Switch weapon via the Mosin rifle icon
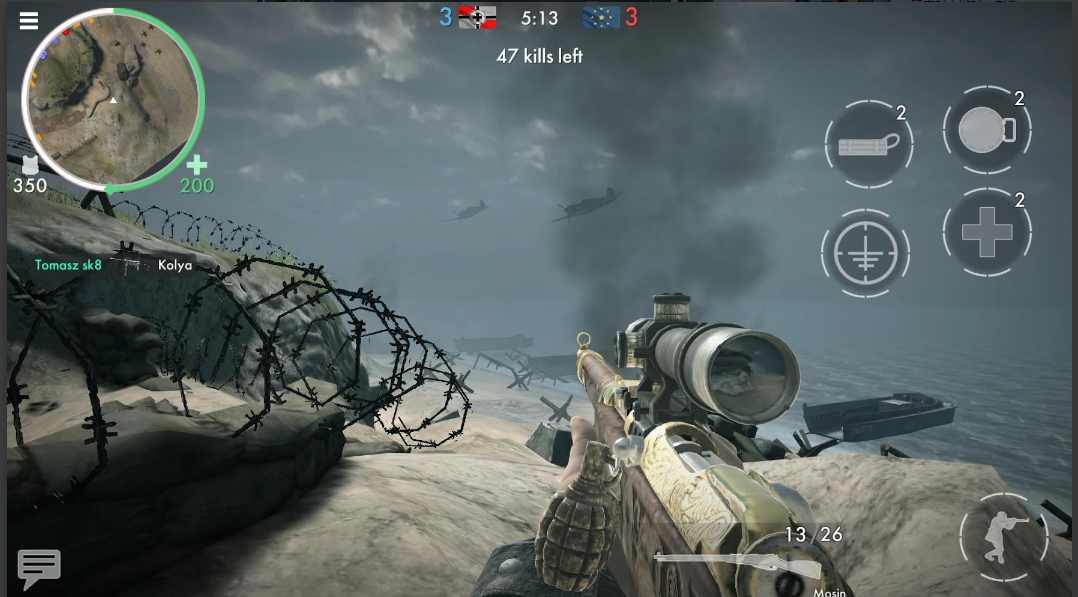 click(x=738, y=565)
